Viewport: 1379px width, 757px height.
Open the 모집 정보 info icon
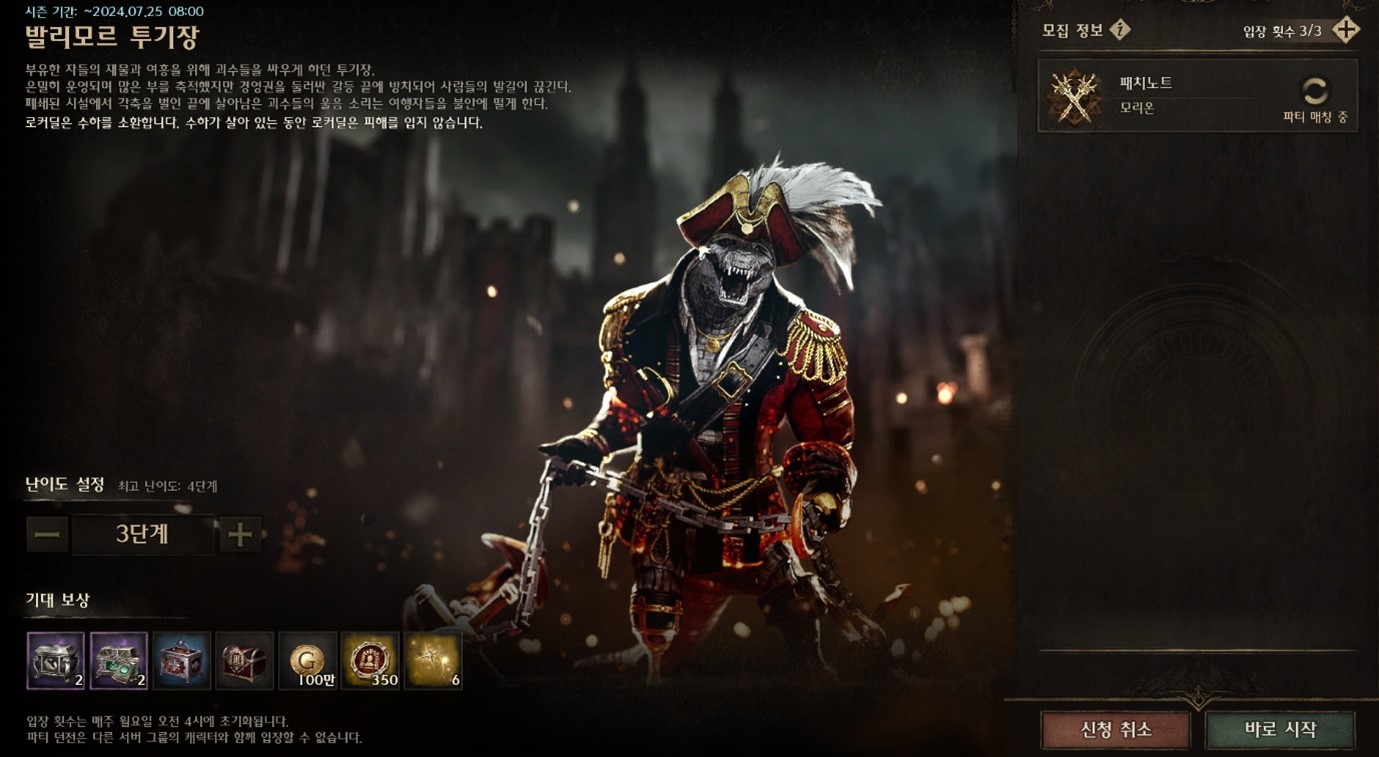click(1120, 30)
